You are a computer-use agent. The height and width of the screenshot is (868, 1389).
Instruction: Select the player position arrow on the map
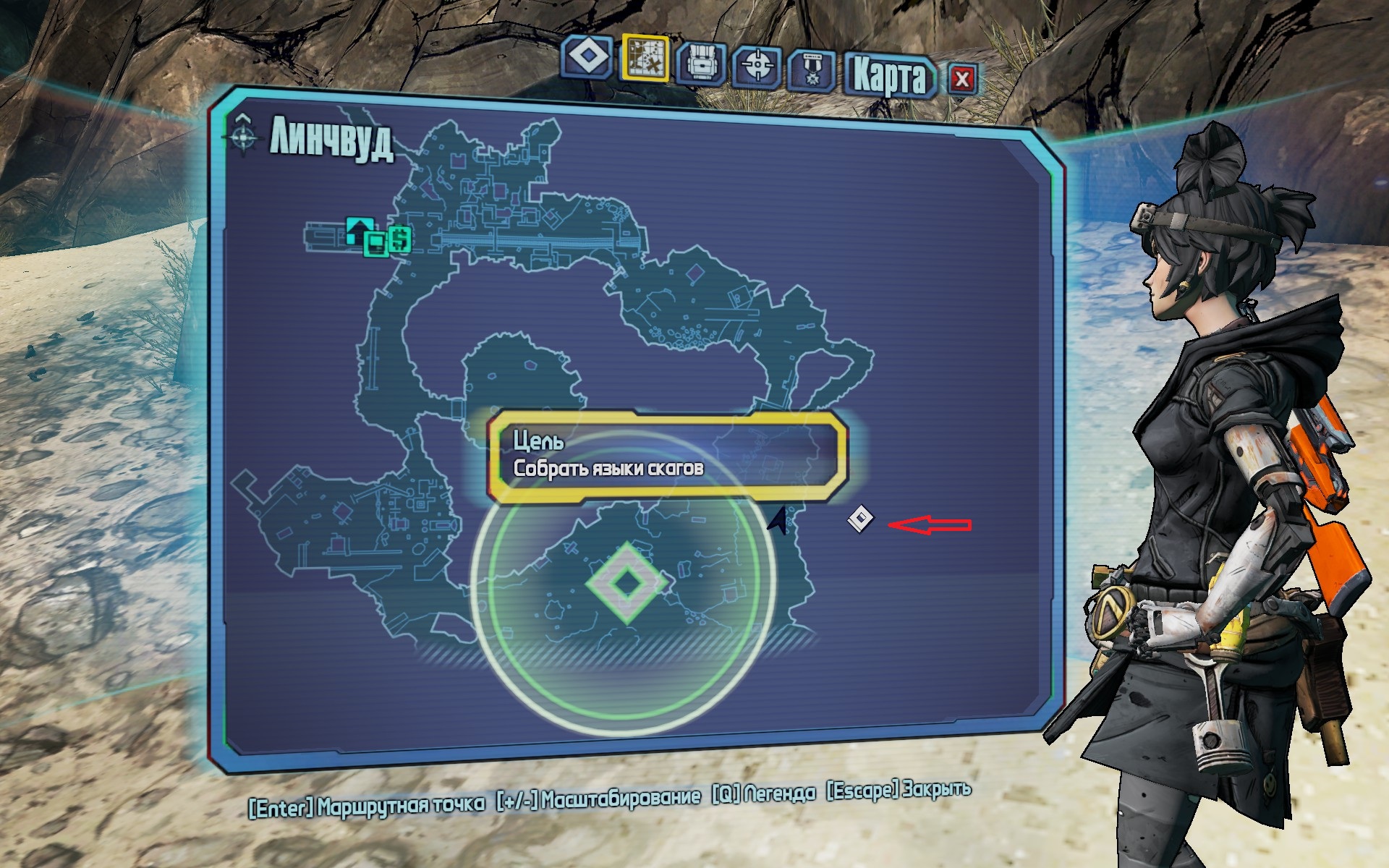tap(778, 520)
